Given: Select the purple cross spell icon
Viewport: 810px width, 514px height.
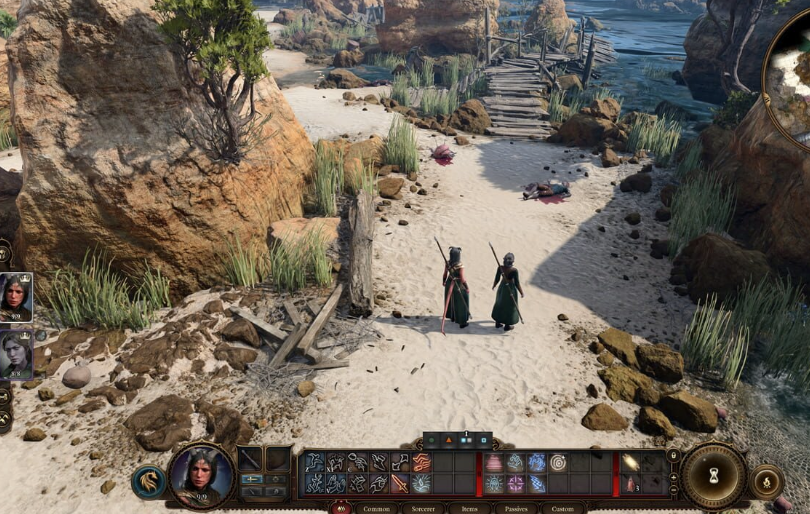Looking at the screenshot, I should pos(516,484).
